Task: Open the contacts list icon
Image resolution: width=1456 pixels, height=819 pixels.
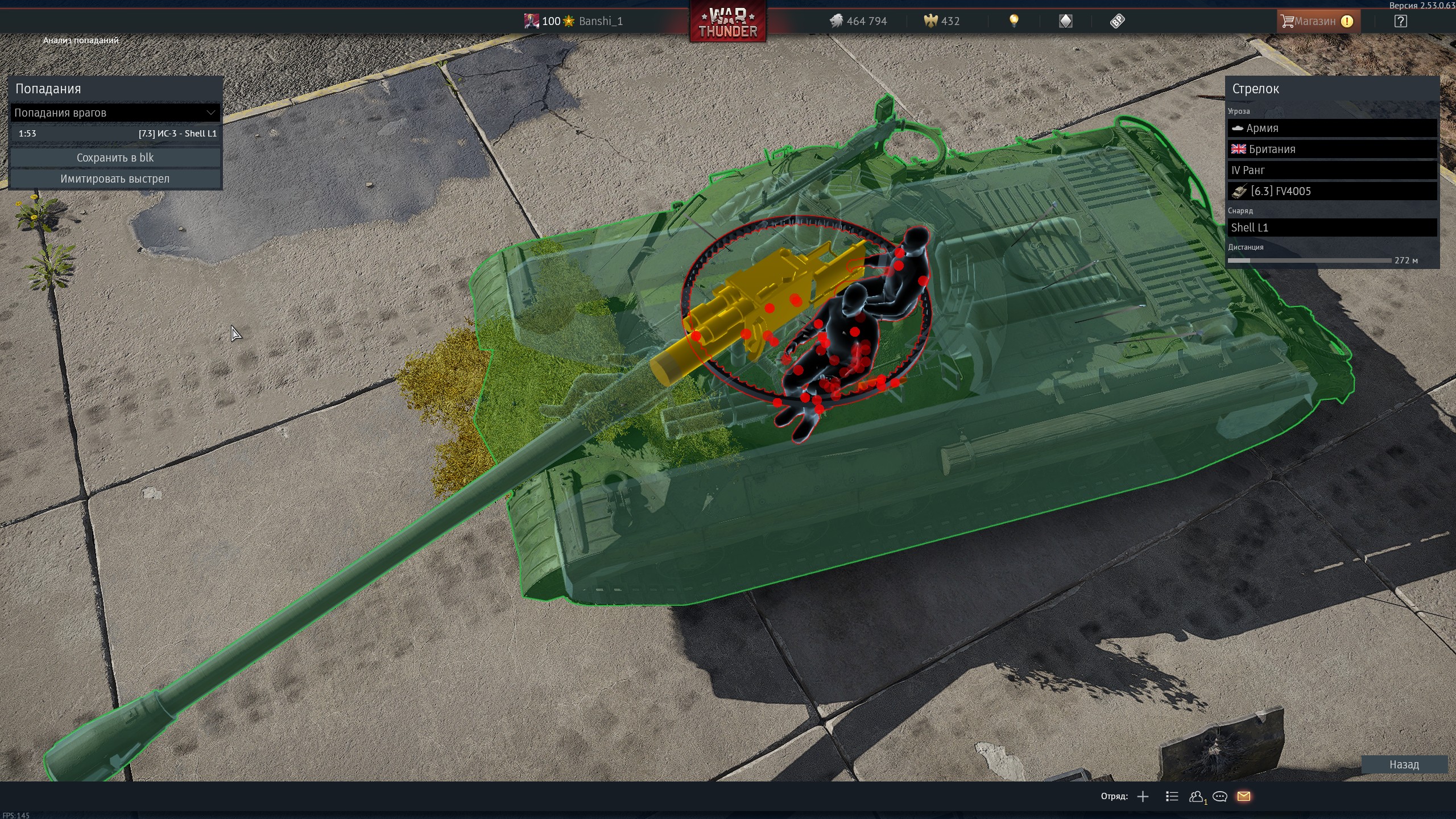Action: pyautogui.click(x=1196, y=796)
